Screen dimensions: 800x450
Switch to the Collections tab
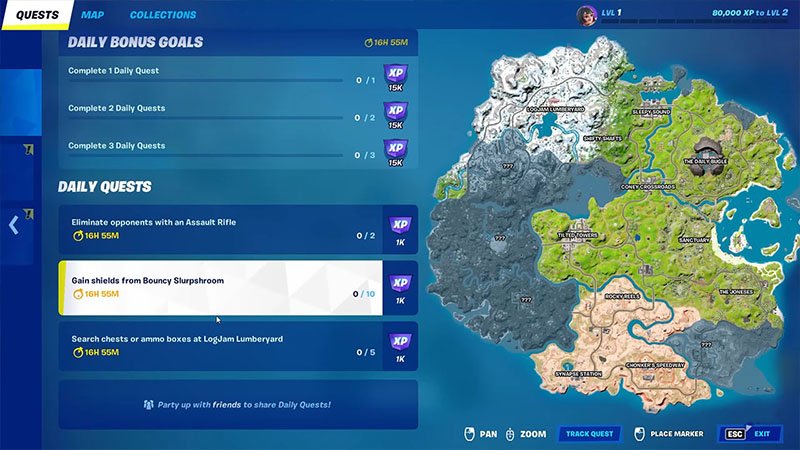coord(163,15)
